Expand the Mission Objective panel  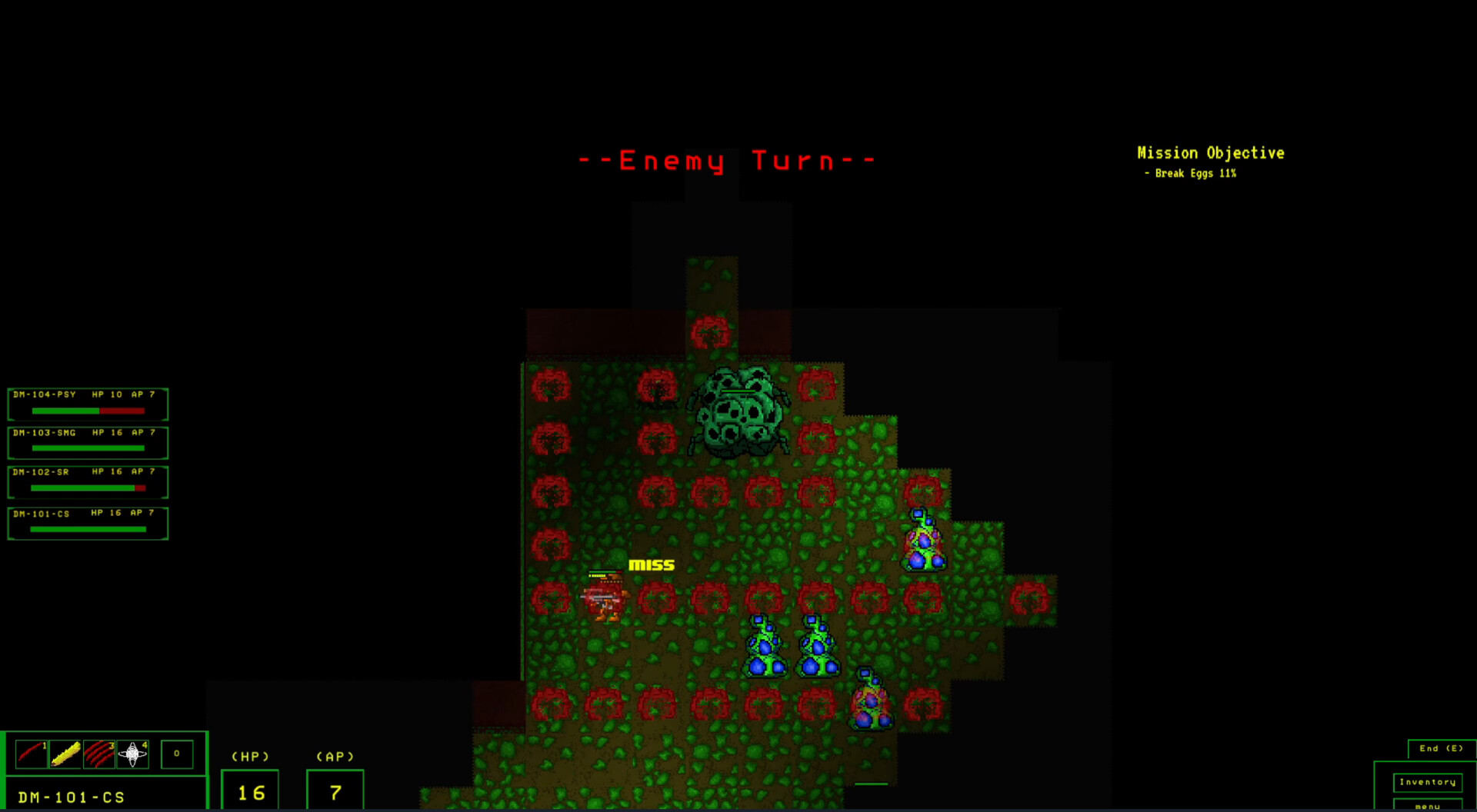coord(1210,152)
